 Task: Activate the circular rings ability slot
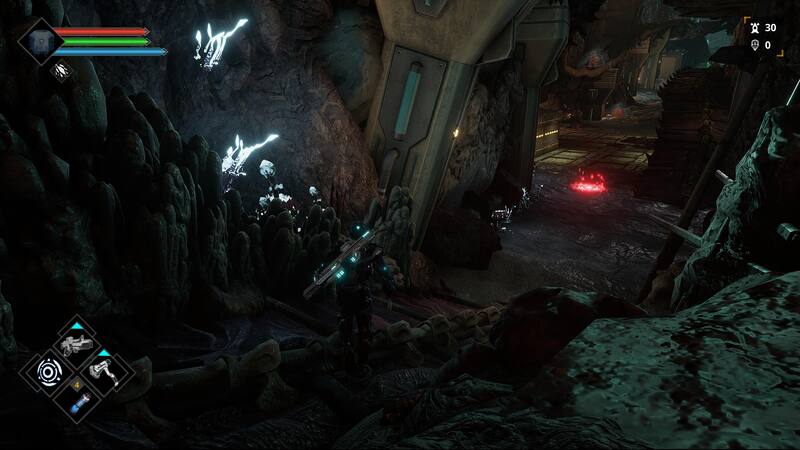point(47,374)
